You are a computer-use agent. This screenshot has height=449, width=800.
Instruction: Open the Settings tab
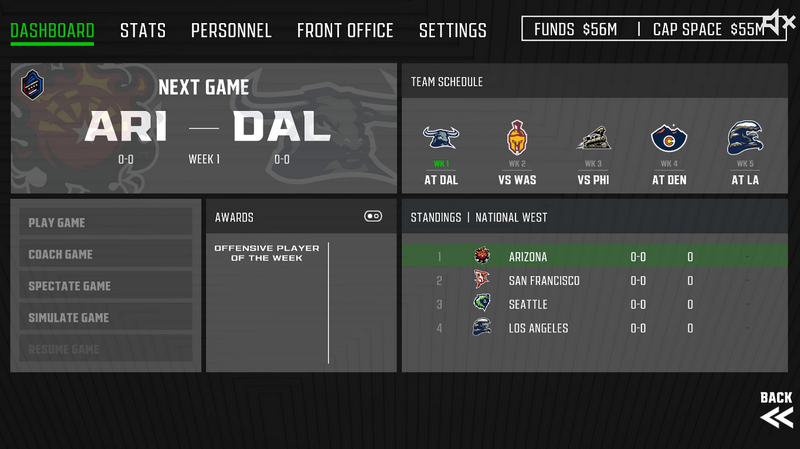pos(452,31)
